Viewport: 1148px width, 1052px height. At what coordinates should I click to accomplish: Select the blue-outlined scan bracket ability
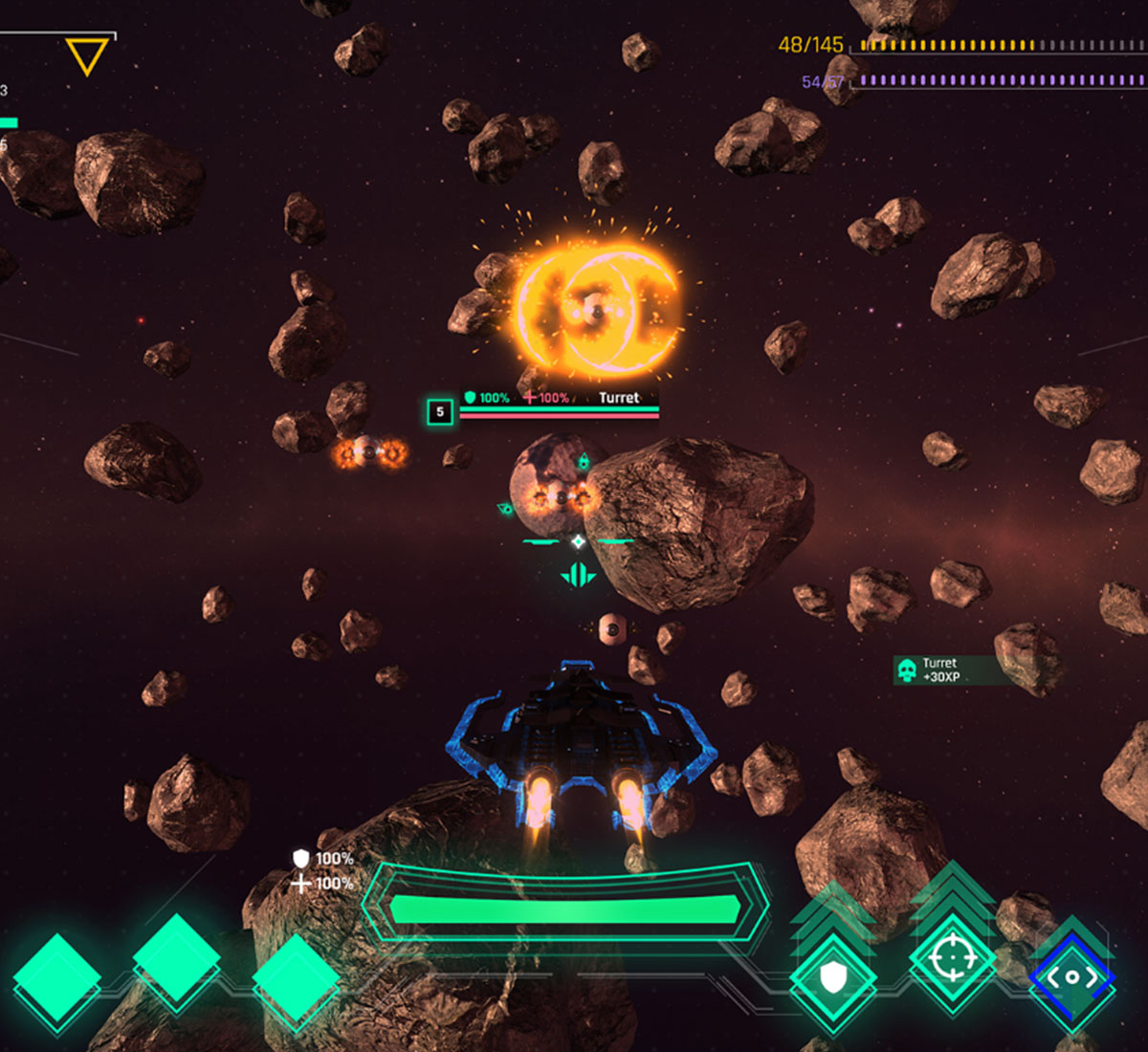coord(1071,978)
